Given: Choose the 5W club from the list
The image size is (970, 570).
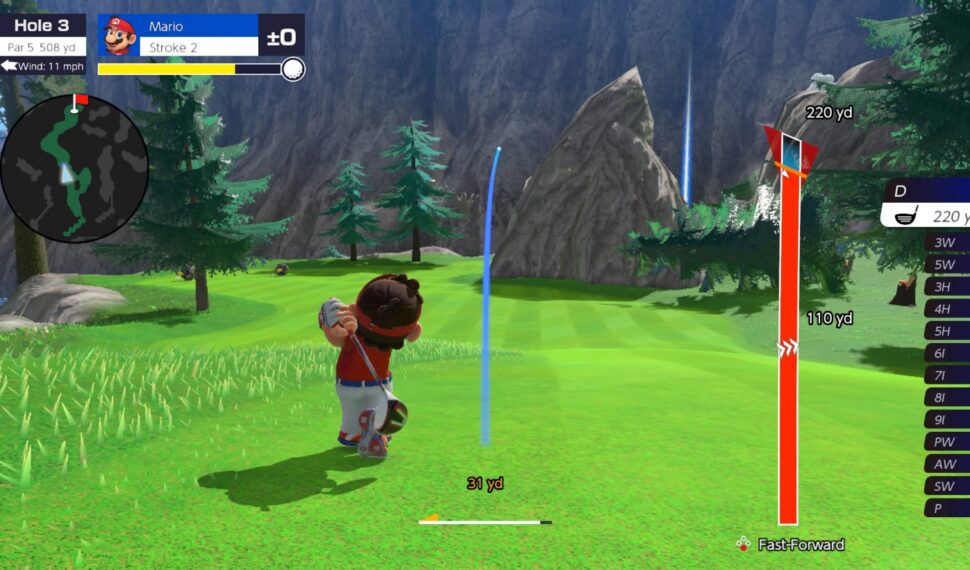Looking at the screenshot, I should [946, 265].
